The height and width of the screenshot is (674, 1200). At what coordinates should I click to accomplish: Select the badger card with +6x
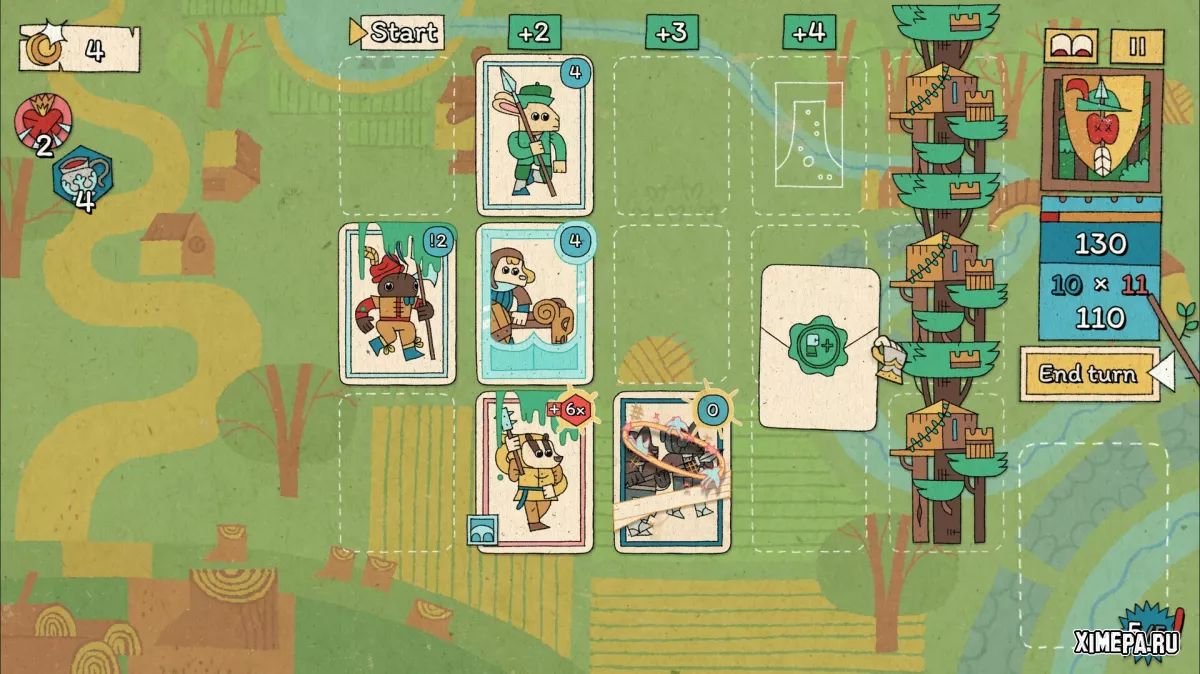(x=535, y=472)
